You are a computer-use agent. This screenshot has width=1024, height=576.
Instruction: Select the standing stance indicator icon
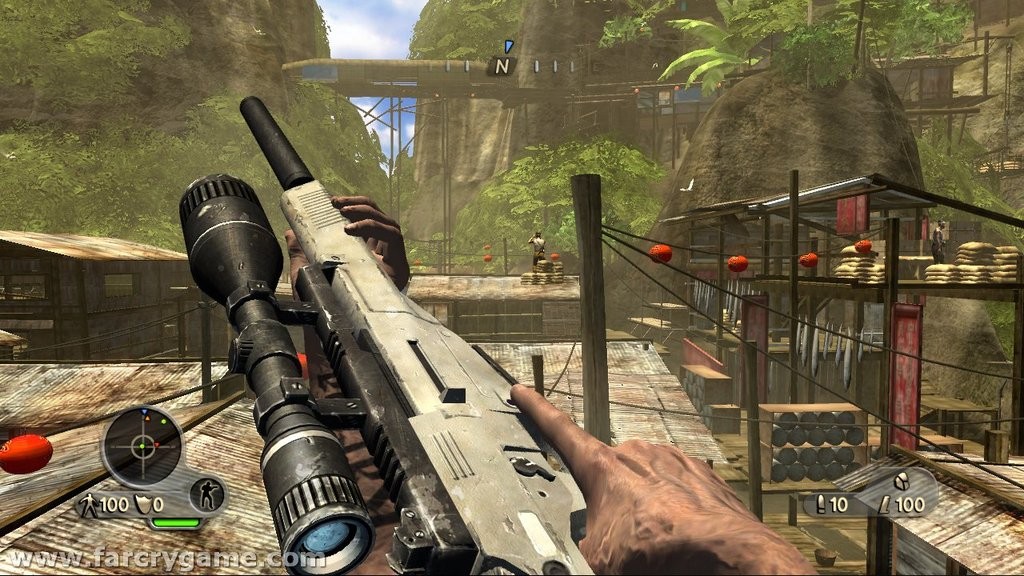(209, 494)
